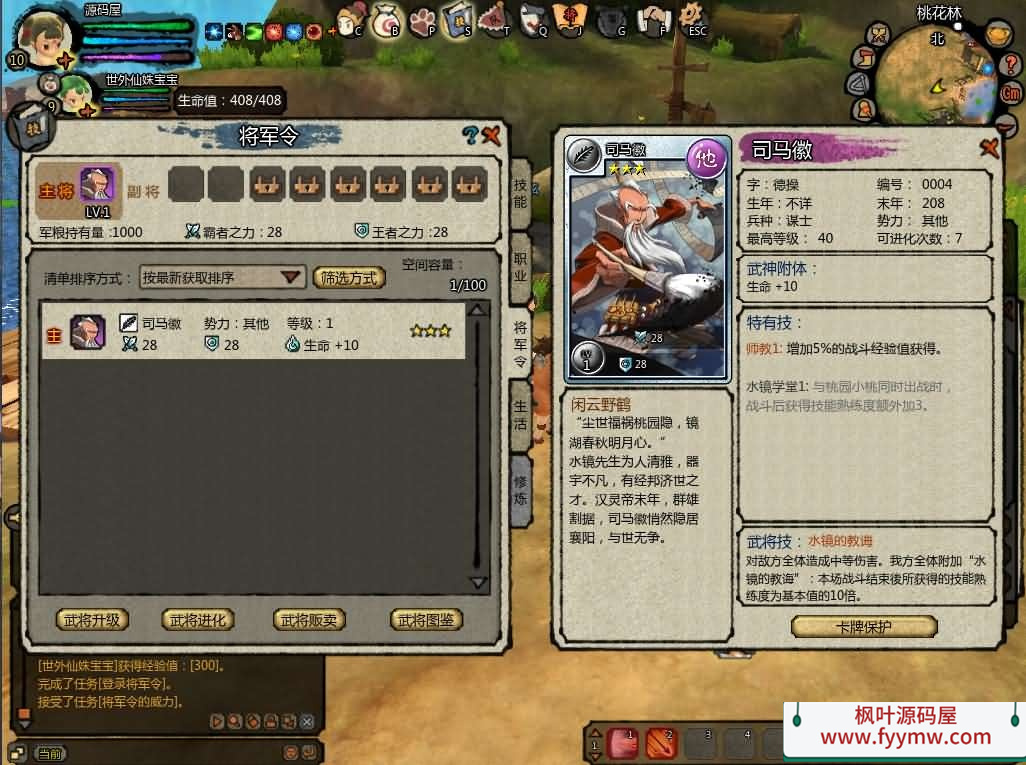This screenshot has height=765, width=1026.
Task: Click the 卡牌保护 card protection button
Action: [x=864, y=627]
